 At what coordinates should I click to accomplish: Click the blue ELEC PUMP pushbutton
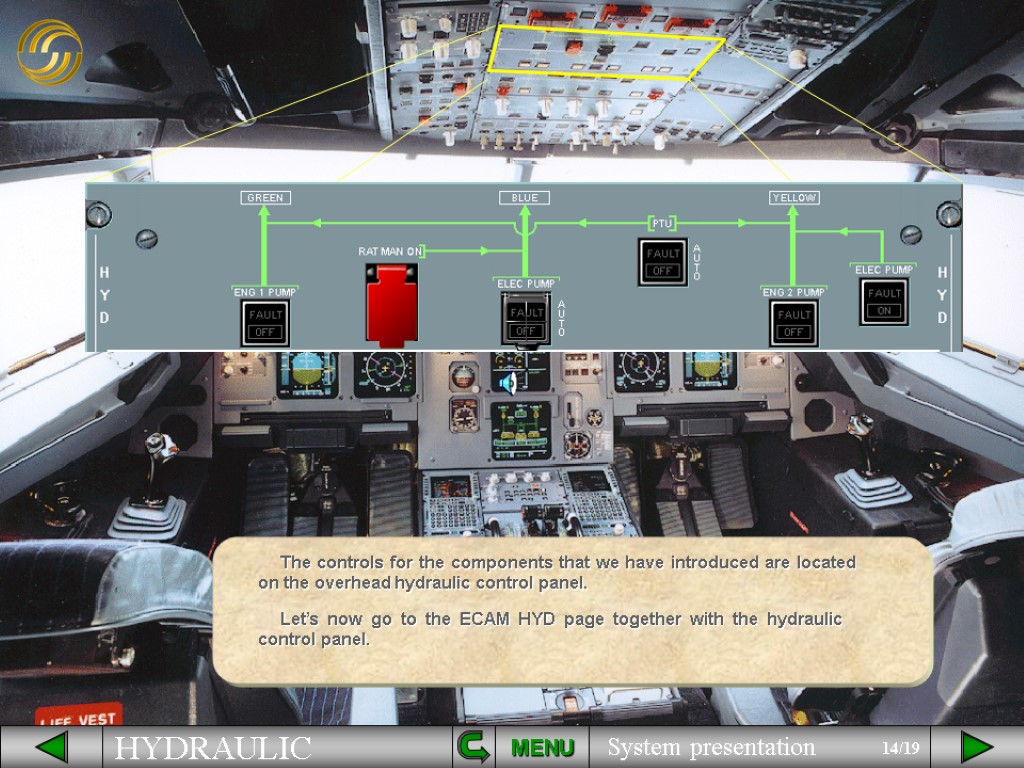point(526,320)
